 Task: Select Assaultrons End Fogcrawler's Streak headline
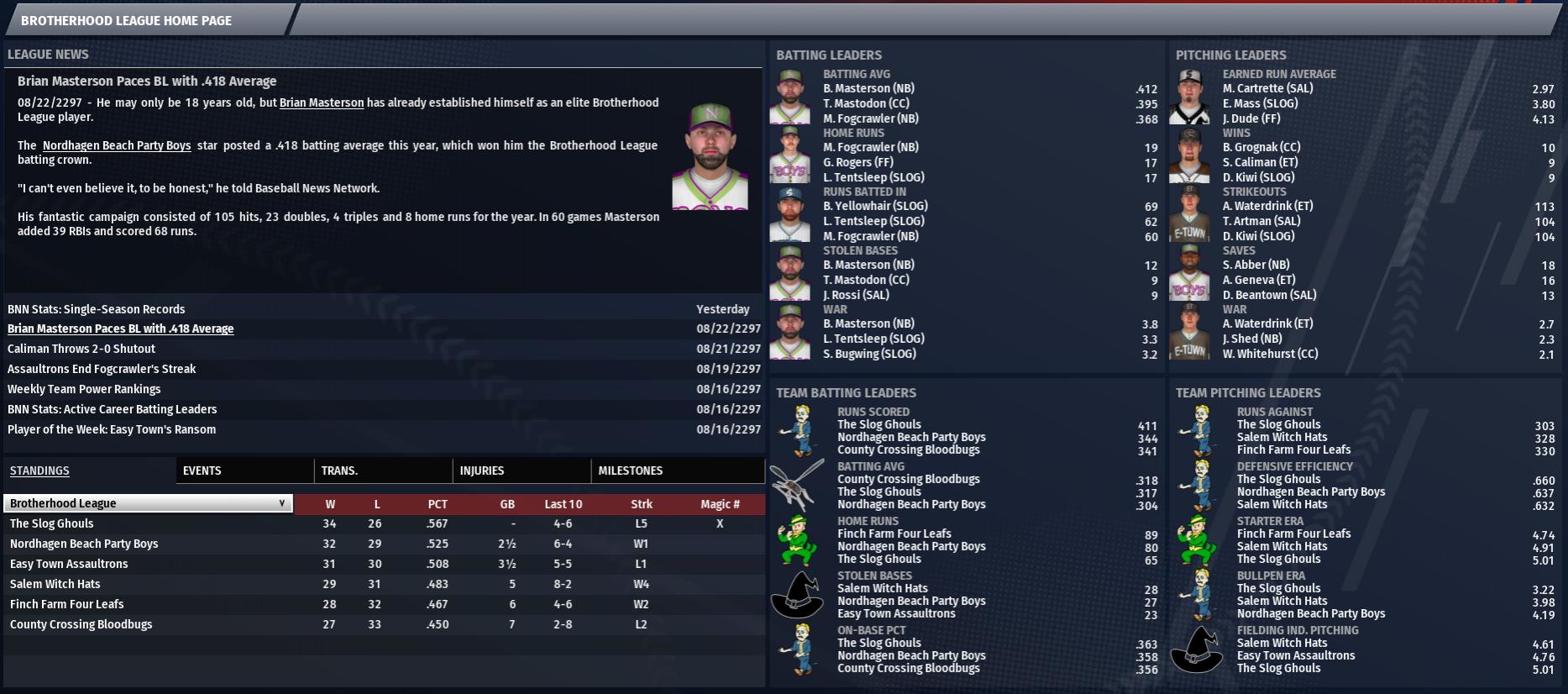click(x=102, y=369)
